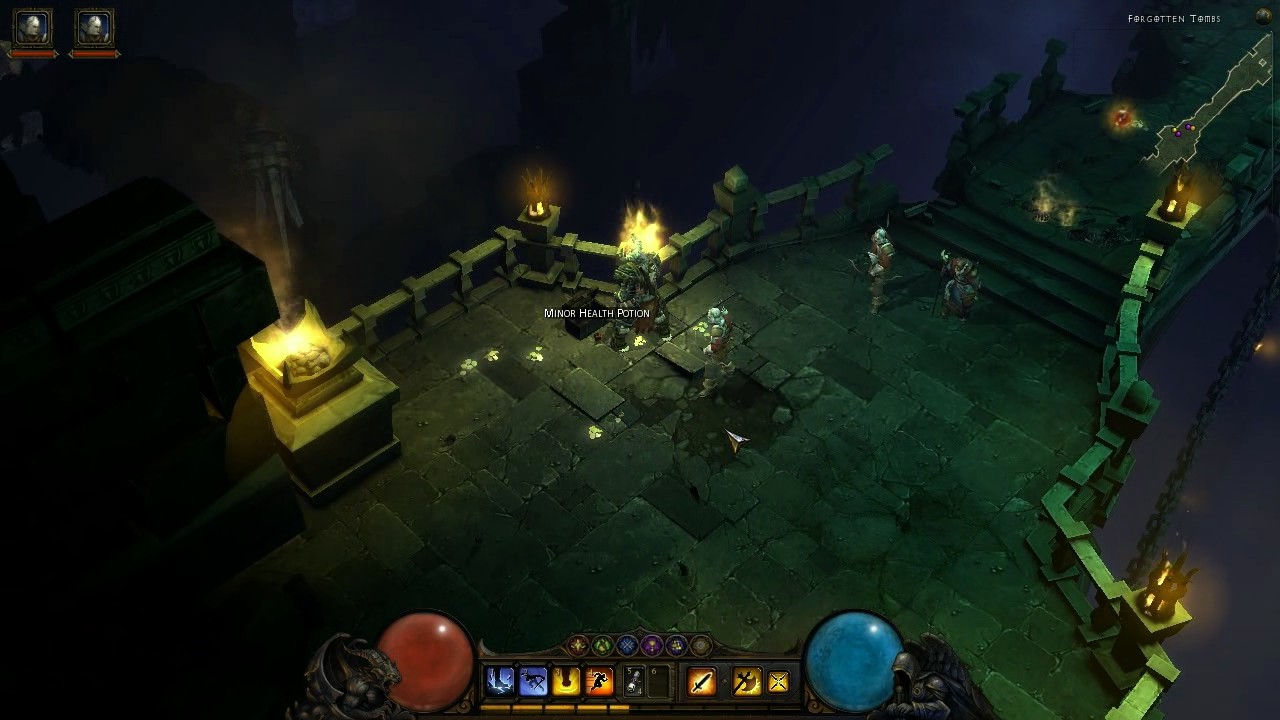The height and width of the screenshot is (720, 1280).
Task: Trigger the yellow ground stomp skill
Action: click(x=566, y=681)
